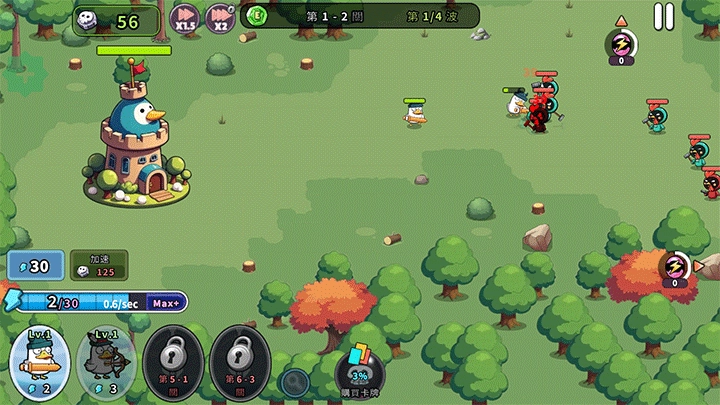Pause the game
This screenshot has width=720, height=405.
664,16
